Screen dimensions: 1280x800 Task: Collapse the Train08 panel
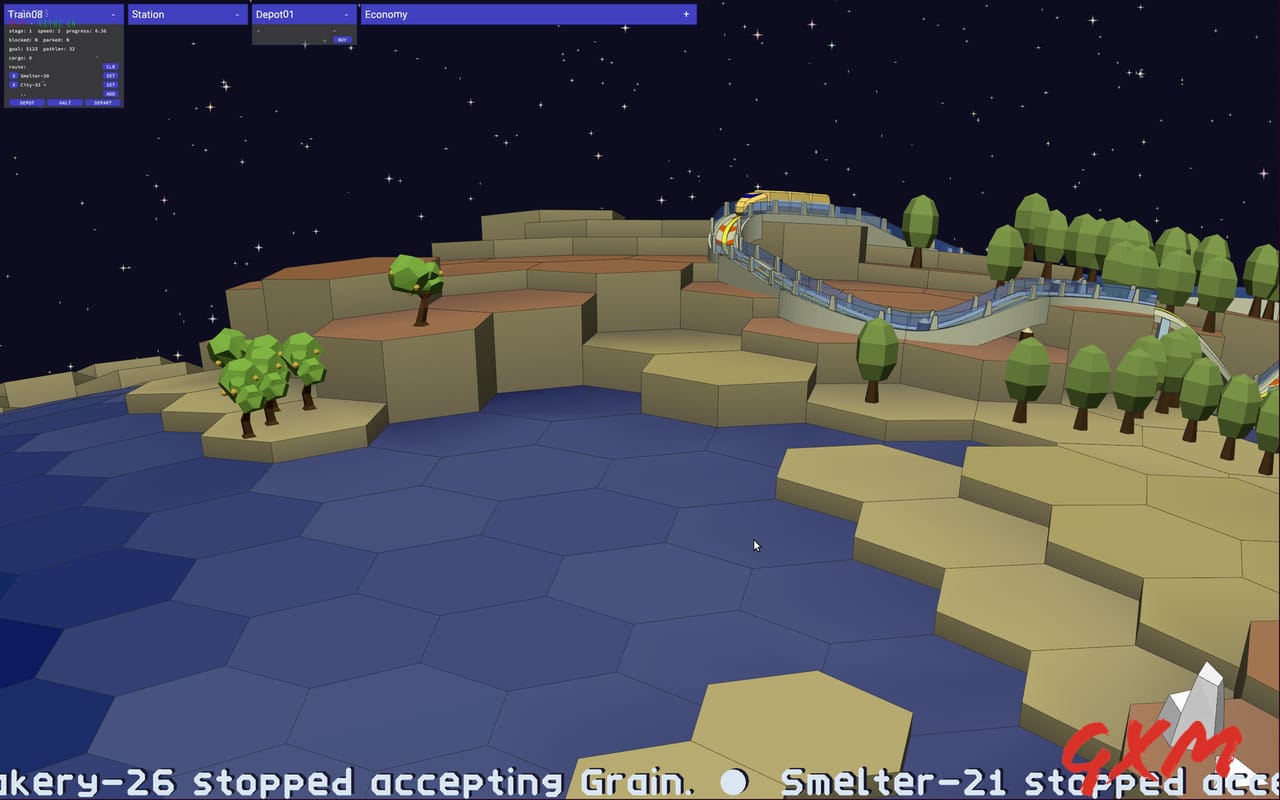point(113,14)
